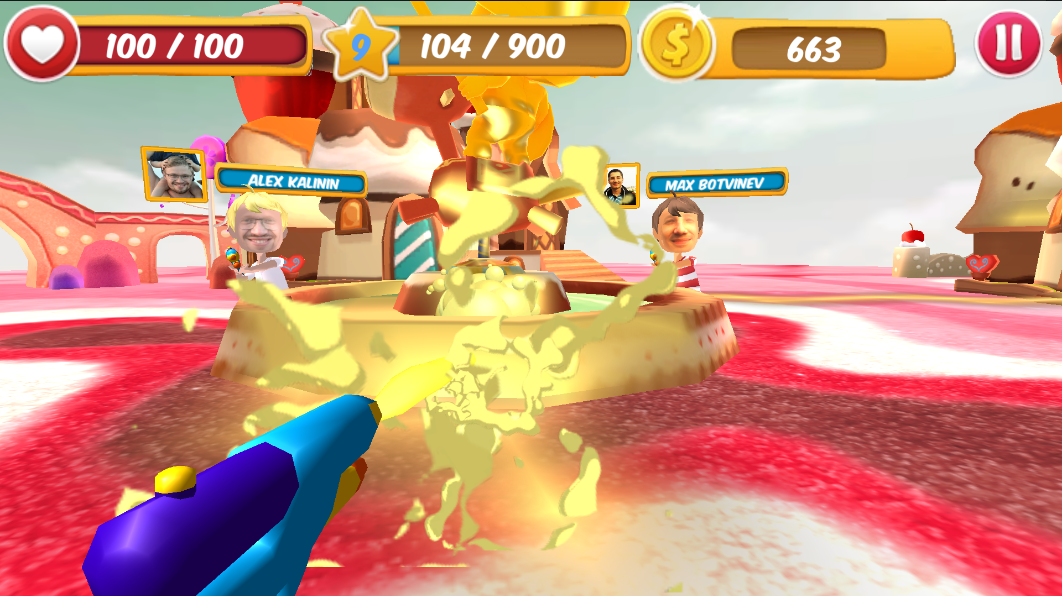Select Max Botvinev's profile photo
This screenshot has height=596, width=1062.
tap(620, 187)
